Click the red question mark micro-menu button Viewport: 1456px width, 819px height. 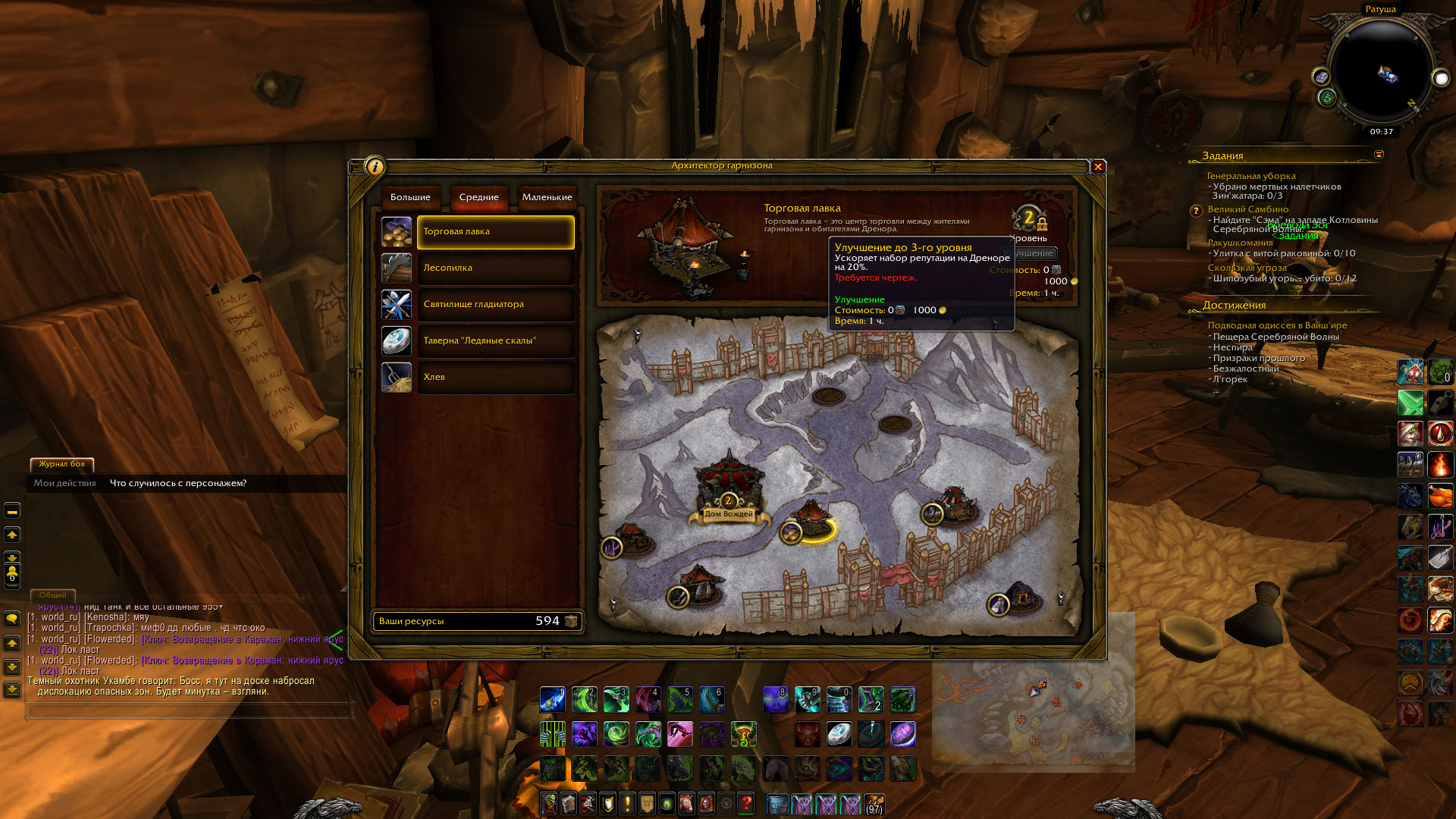[745, 803]
